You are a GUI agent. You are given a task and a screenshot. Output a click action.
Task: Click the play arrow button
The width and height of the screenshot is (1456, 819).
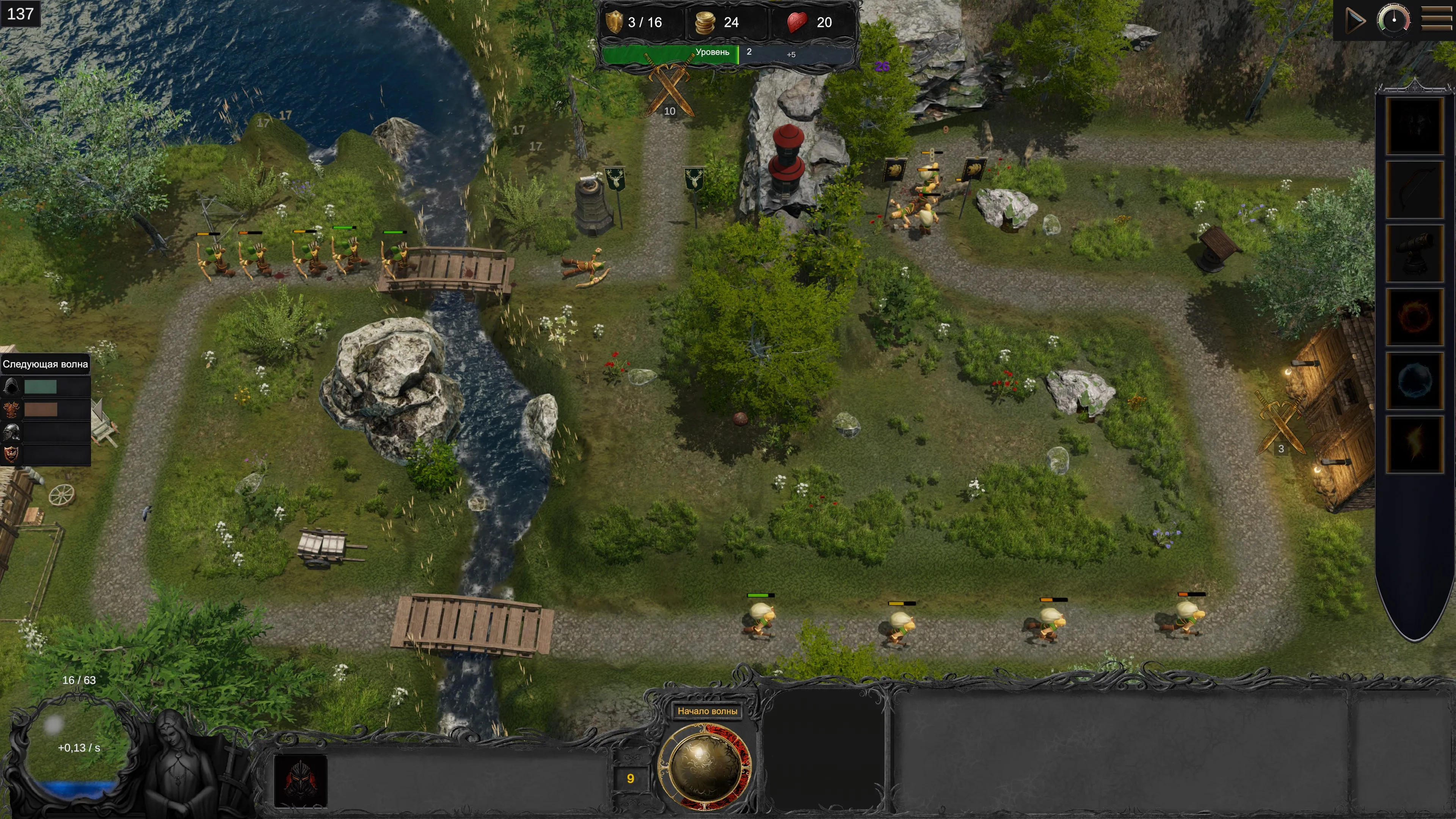tap(1355, 21)
